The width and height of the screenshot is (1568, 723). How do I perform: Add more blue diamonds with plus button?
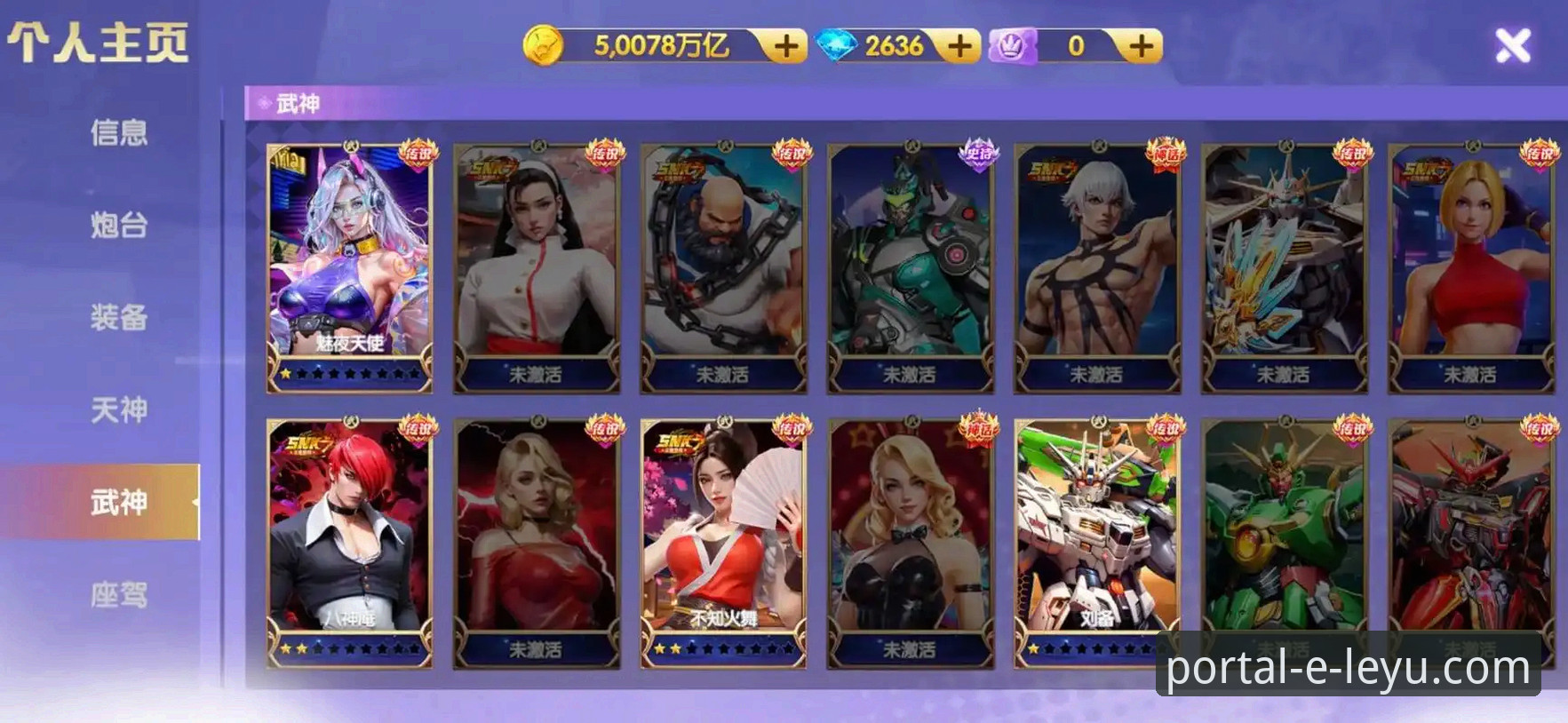959,46
